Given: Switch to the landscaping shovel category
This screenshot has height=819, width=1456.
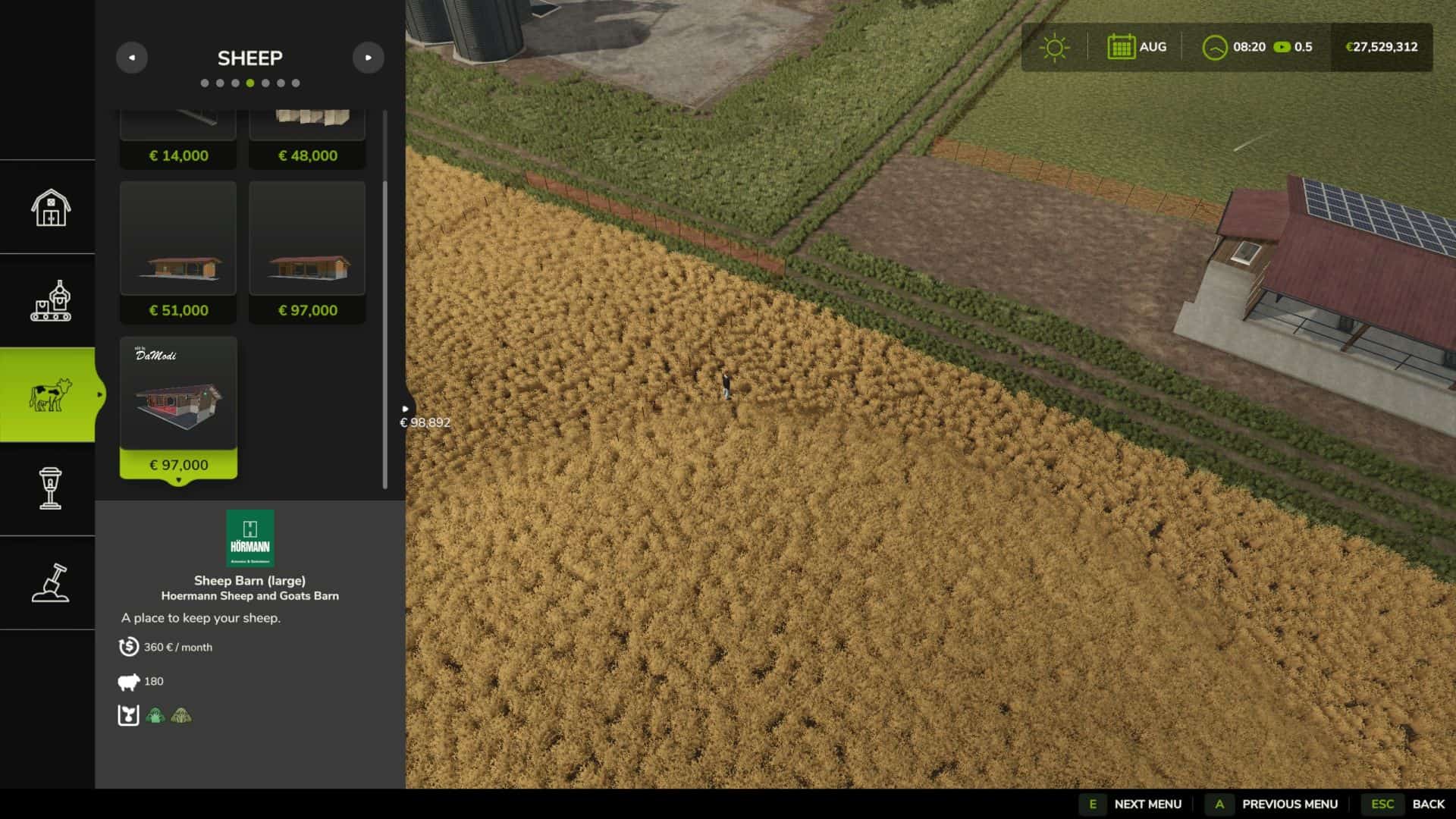Looking at the screenshot, I should pyautogui.click(x=50, y=582).
